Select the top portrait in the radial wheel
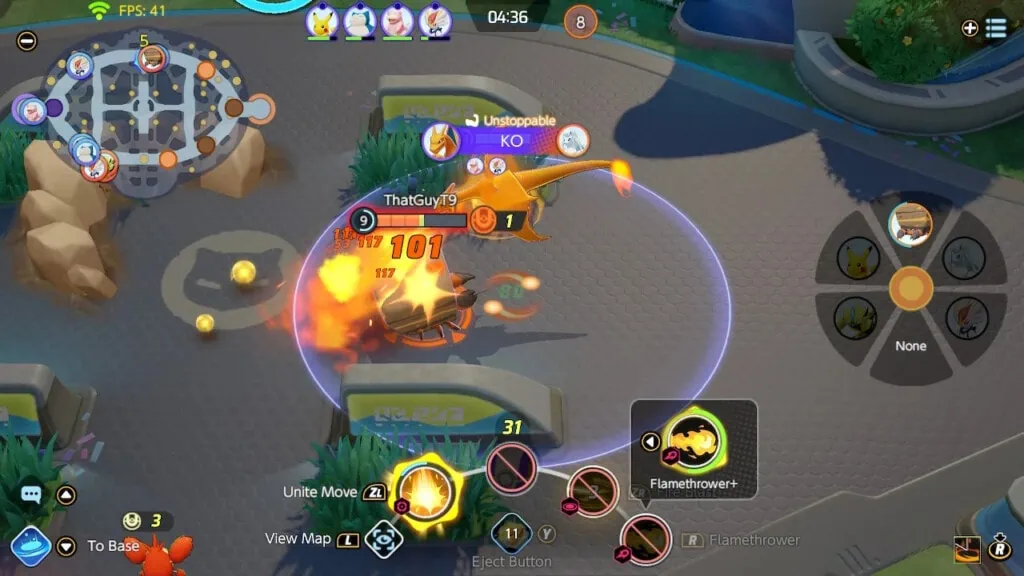This screenshot has width=1024, height=576. coord(910,224)
